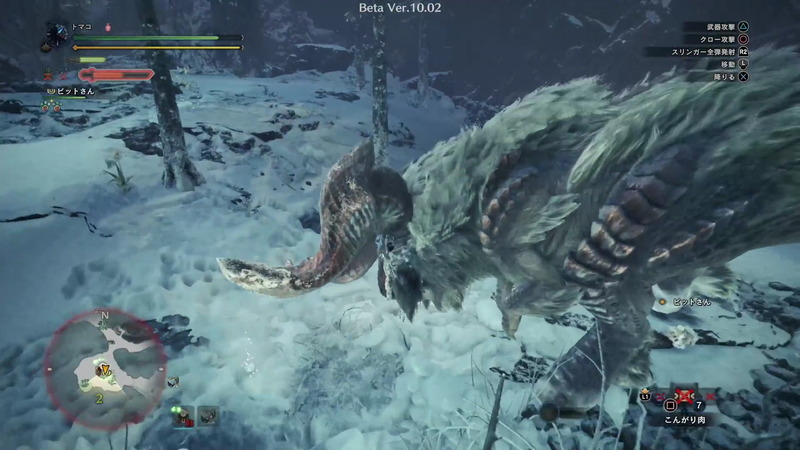Click the pink potion buff icon by the name
800x450 pixels.
coord(108,27)
